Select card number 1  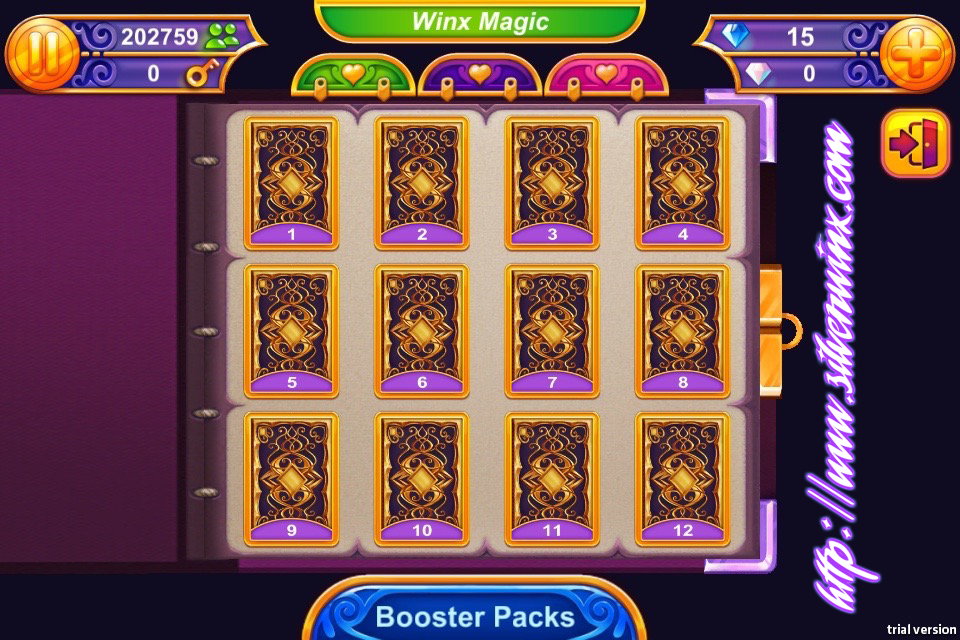pos(291,182)
